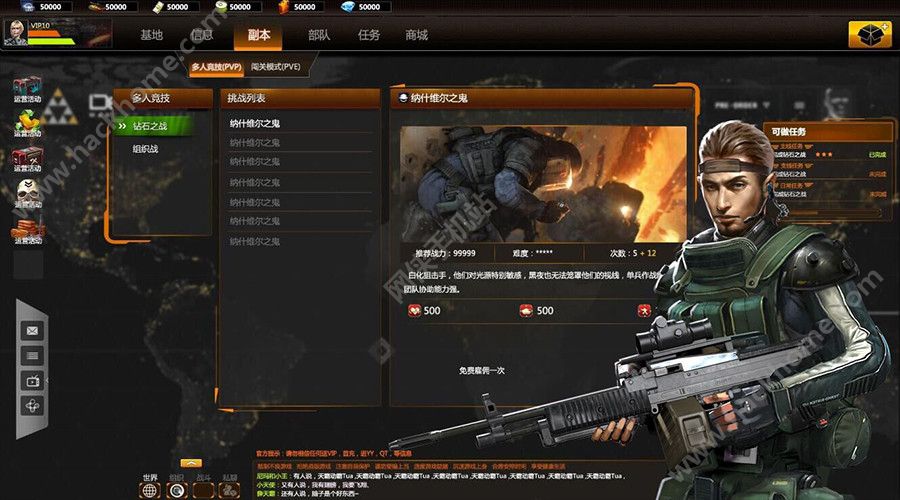Expand chat with the orange arrow button
Image resolution: width=900 pixels, height=500 pixels.
tap(190, 463)
